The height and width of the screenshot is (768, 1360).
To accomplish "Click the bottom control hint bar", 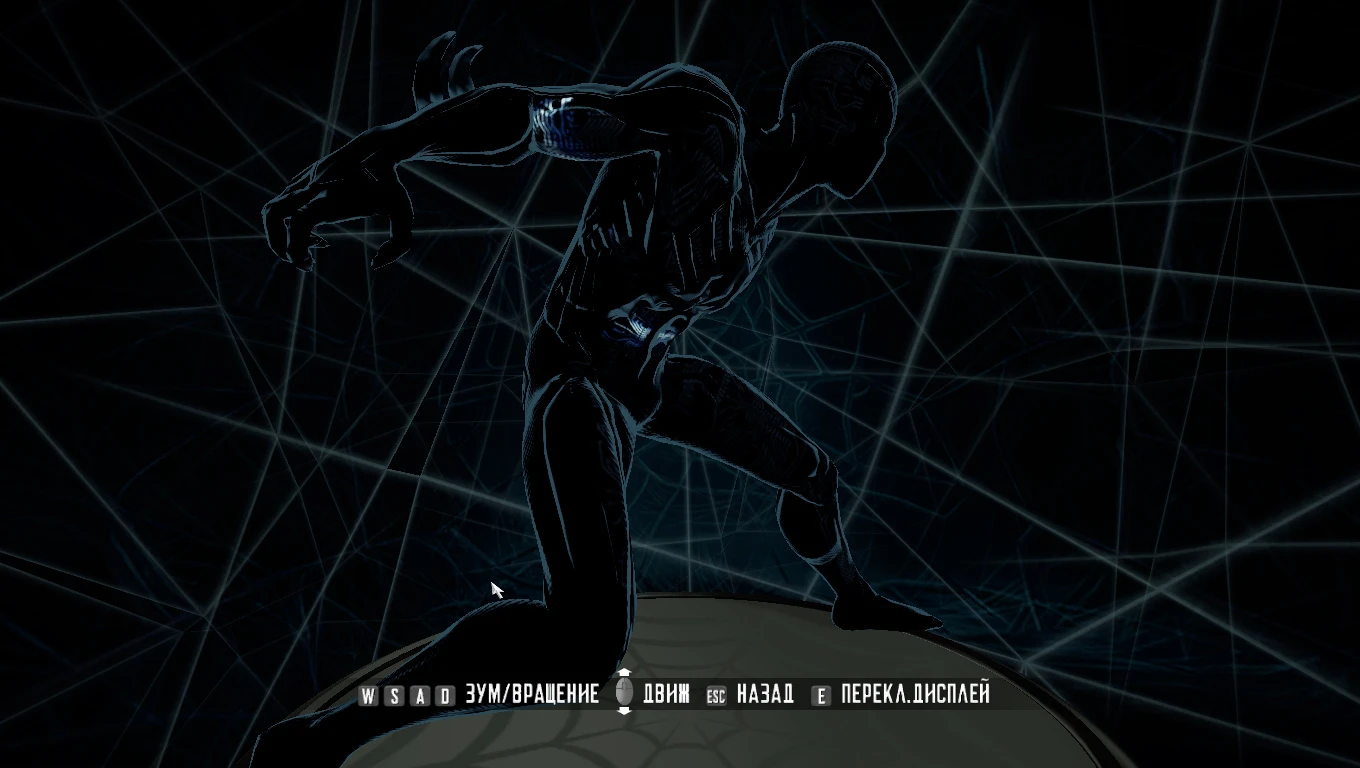I will tap(680, 694).
